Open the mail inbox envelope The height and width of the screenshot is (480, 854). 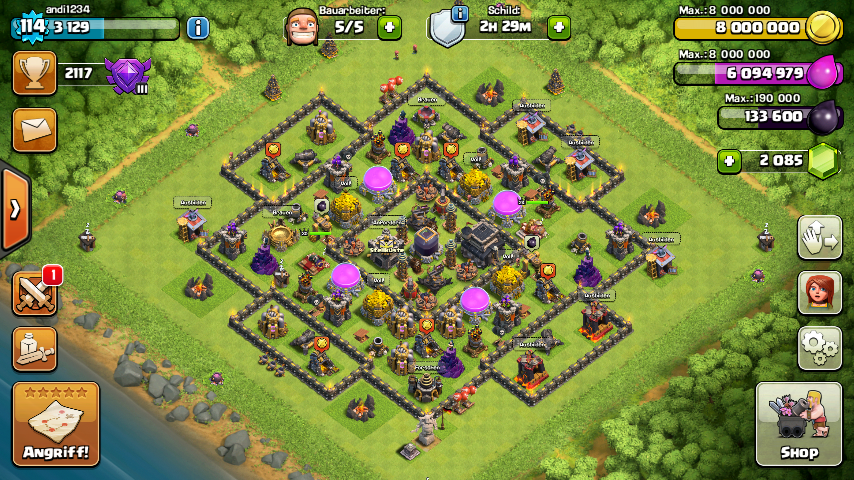[34, 130]
